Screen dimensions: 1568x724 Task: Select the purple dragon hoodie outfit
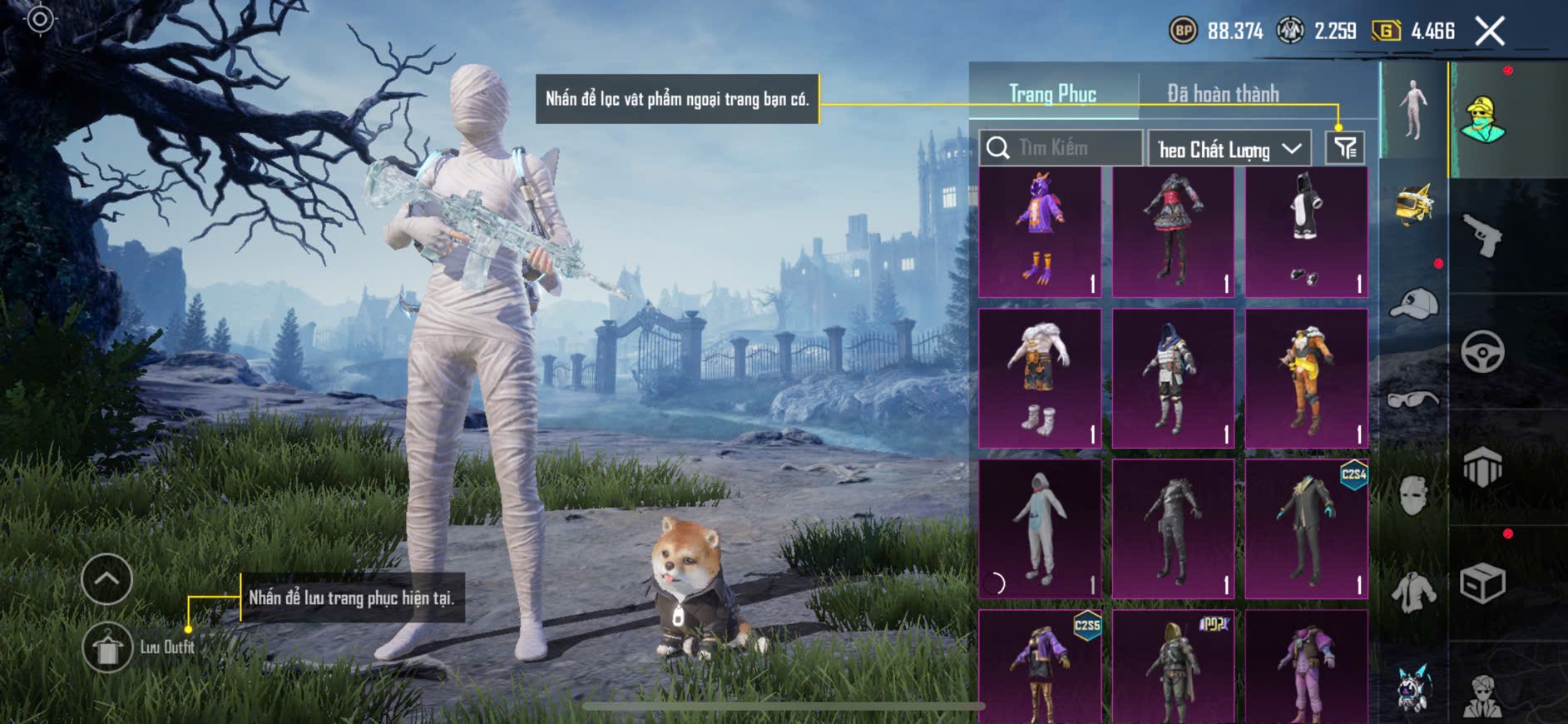[1040, 232]
